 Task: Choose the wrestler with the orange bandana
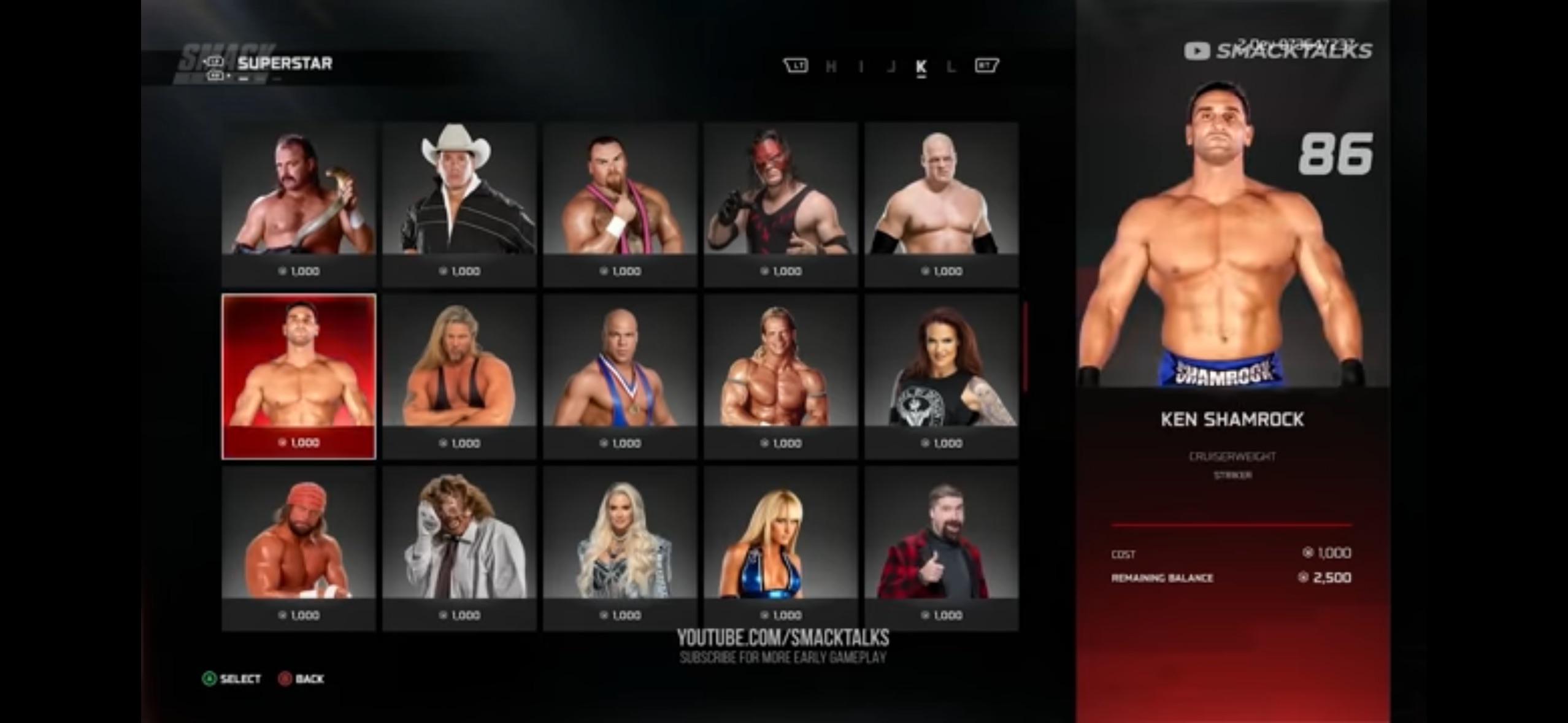pos(299,548)
